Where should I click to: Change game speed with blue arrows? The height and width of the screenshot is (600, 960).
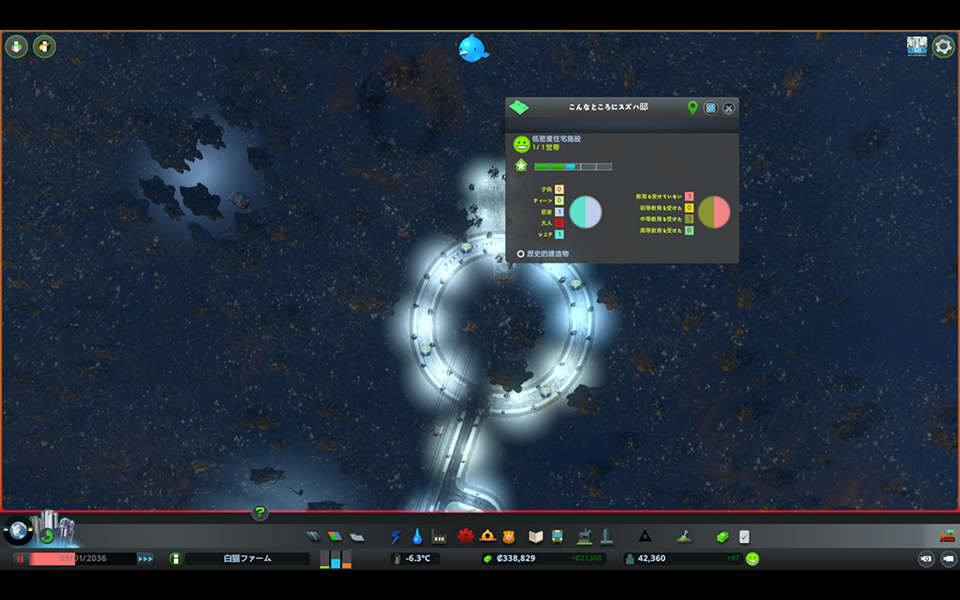pyautogui.click(x=145, y=559)
